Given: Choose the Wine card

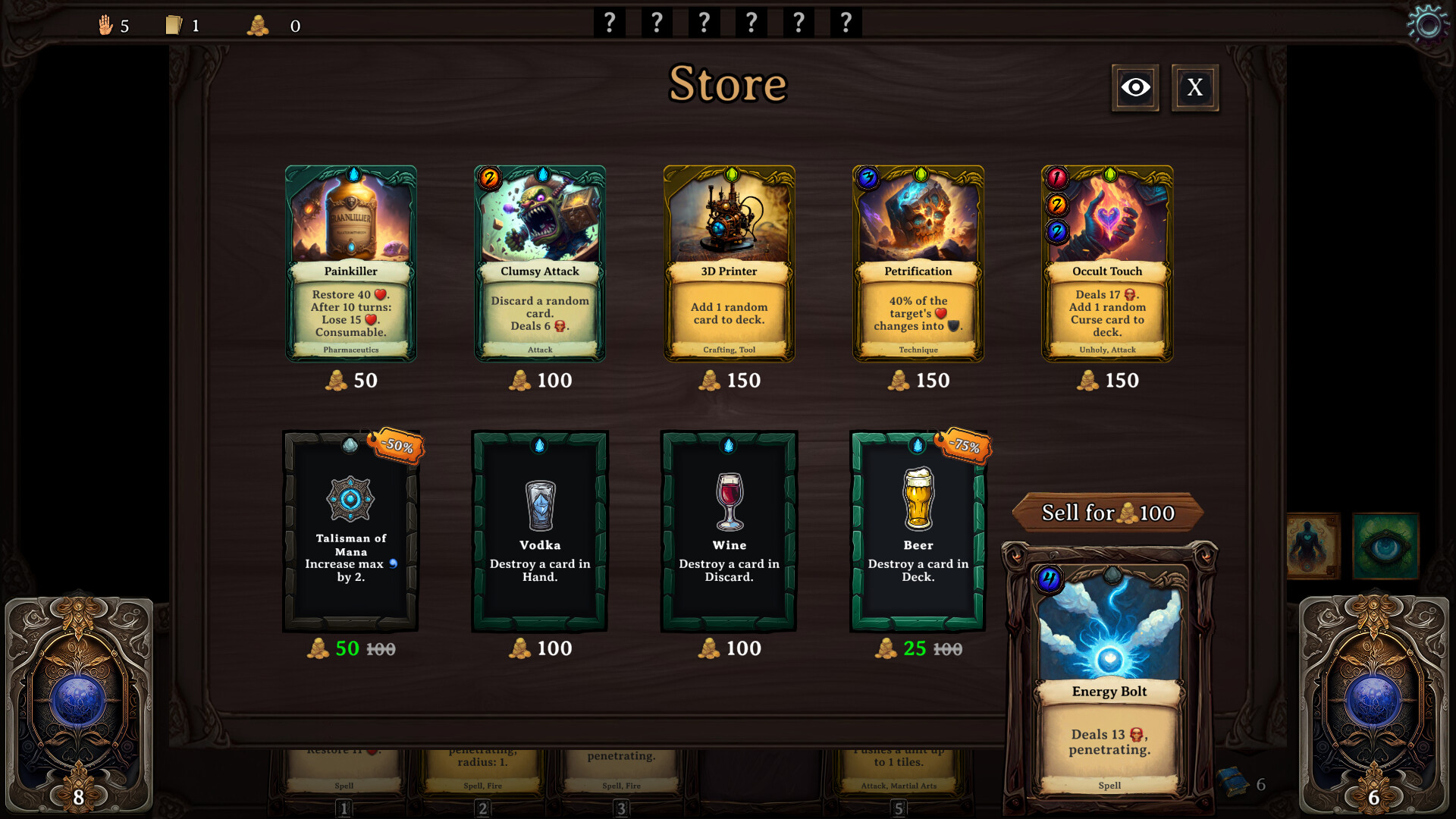Looking at the screenshot, I should (x=729, y=531).
